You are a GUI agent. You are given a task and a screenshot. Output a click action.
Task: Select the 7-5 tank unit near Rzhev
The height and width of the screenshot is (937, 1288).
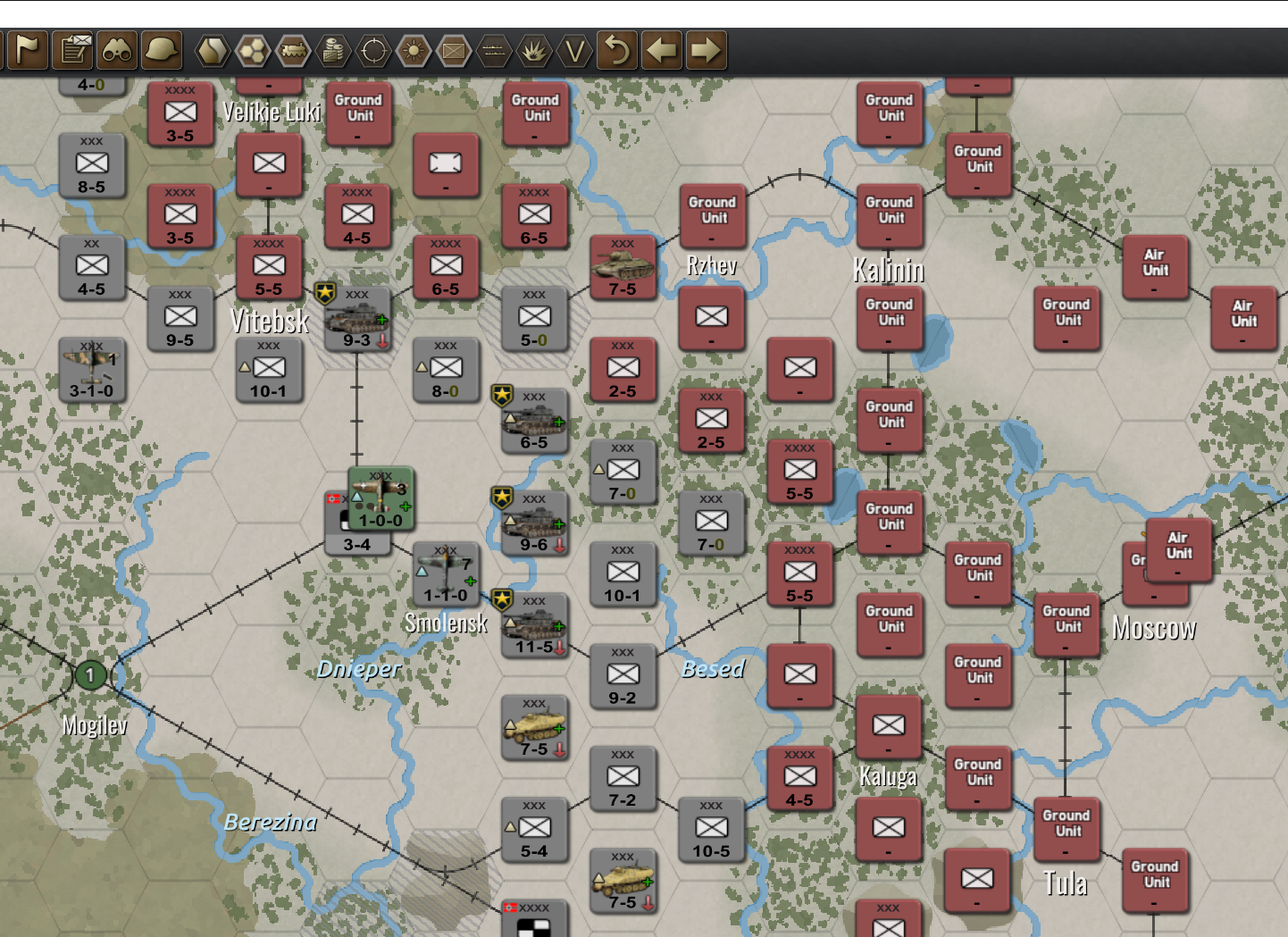(623, 266)
